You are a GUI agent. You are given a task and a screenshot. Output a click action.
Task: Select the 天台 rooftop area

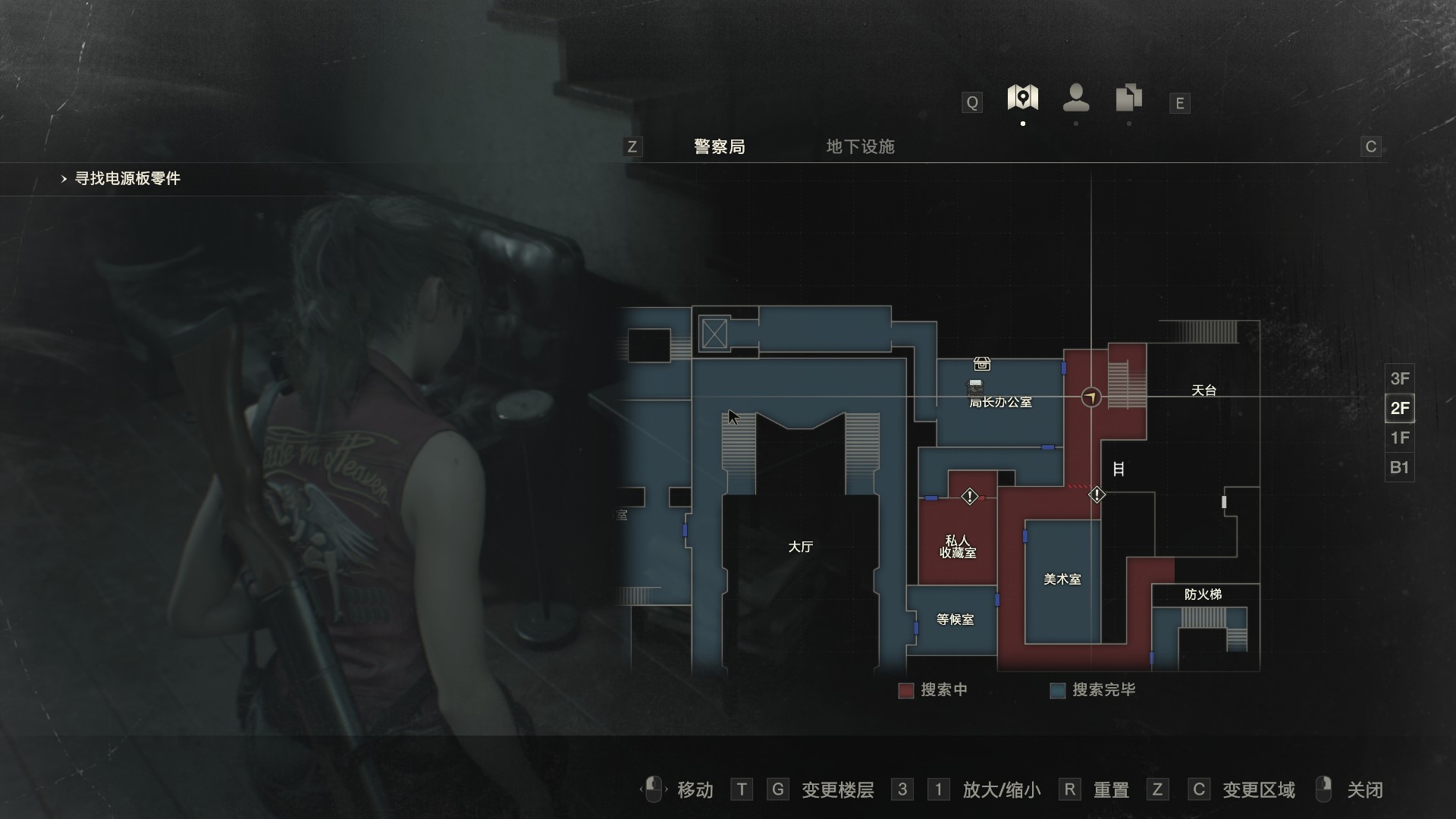(x=1203, y=391)
